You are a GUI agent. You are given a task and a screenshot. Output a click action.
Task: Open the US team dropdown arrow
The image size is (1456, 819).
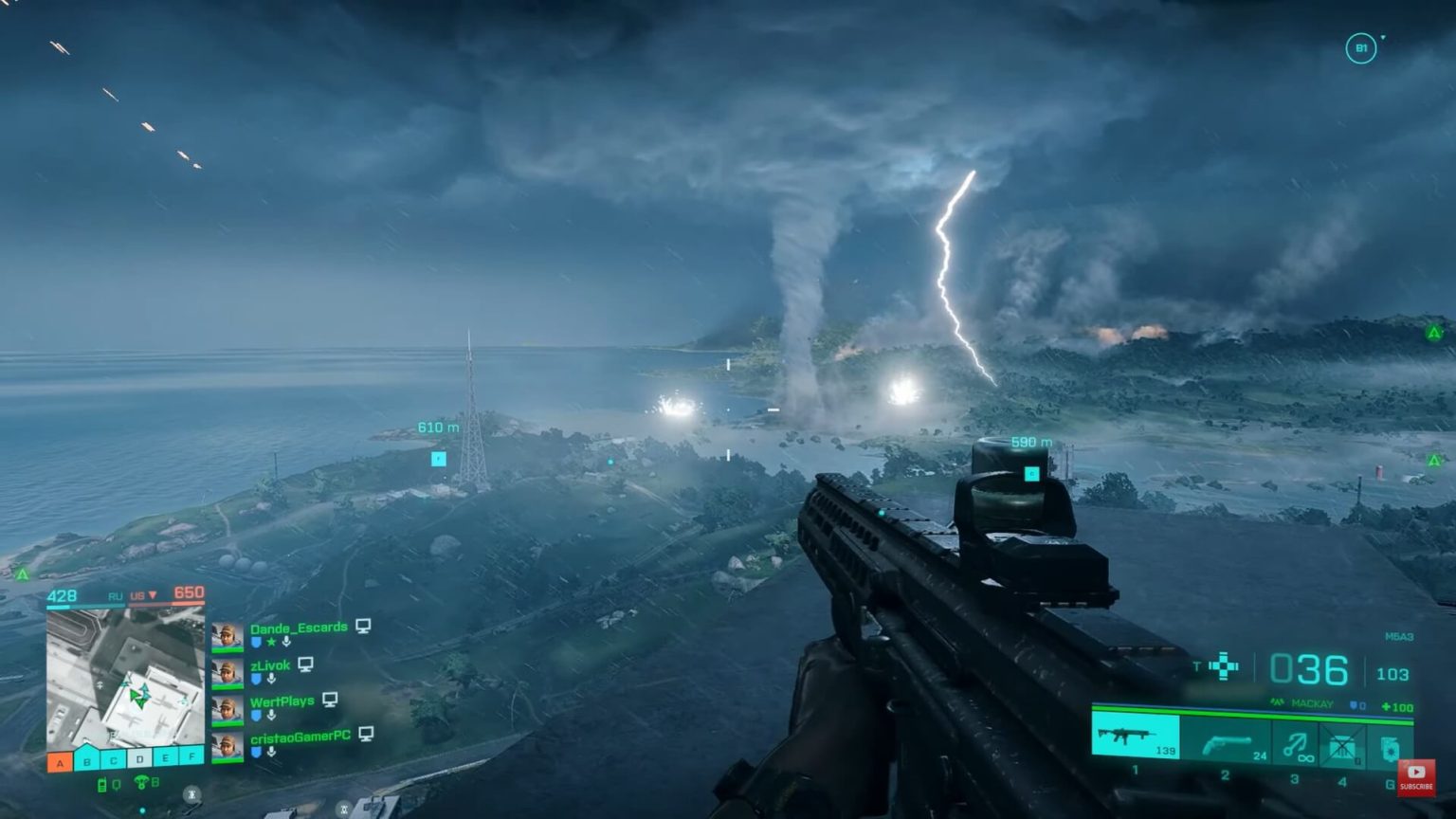(153, 596)
